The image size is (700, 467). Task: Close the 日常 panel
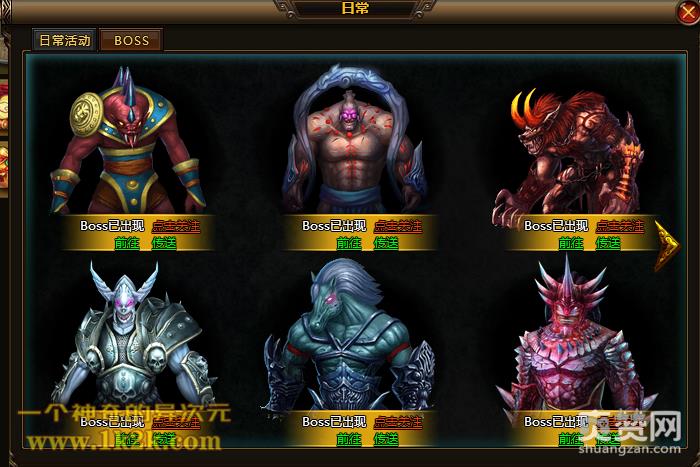coord(686,12)
